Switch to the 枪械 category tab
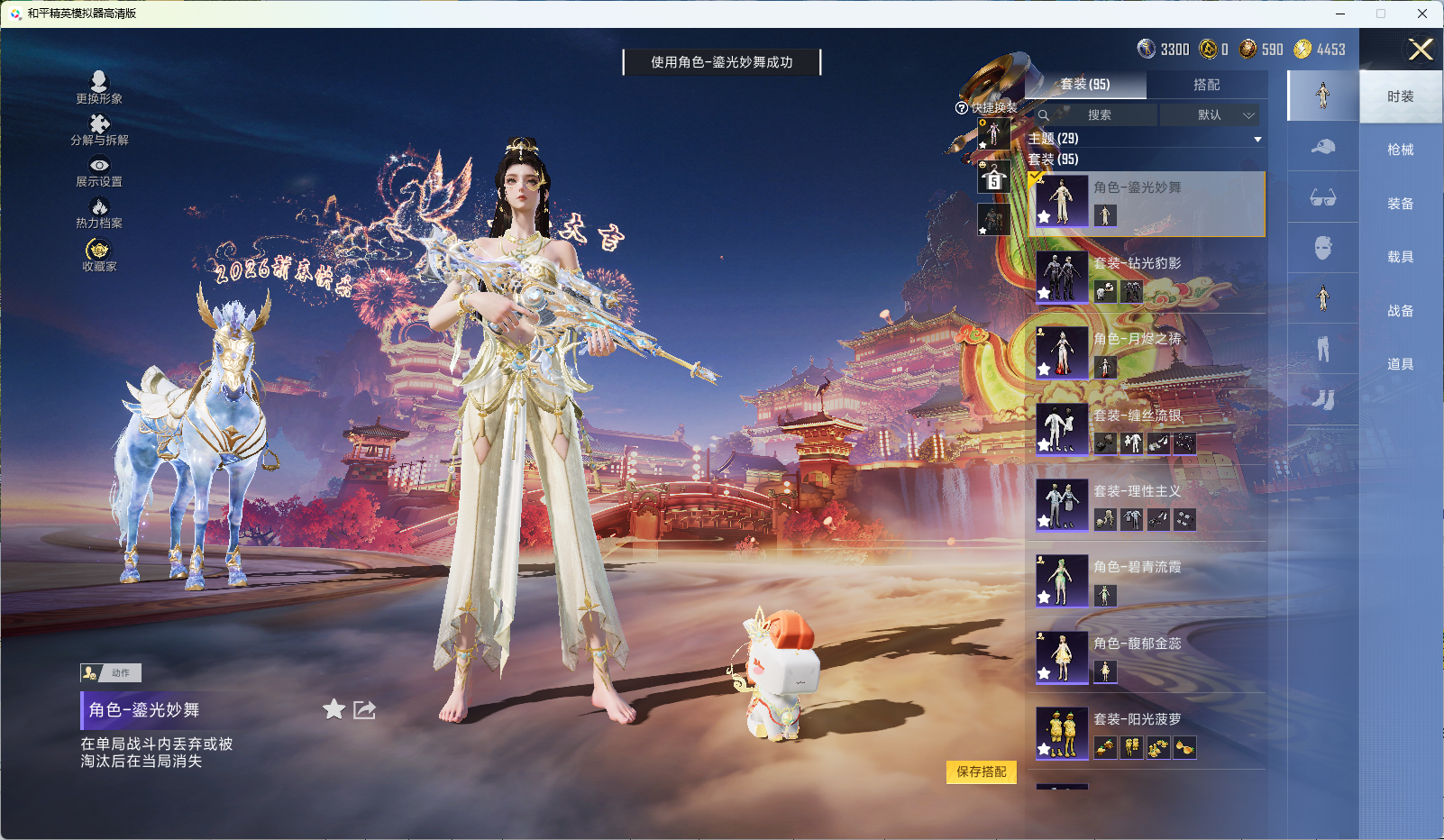 click(x=1400, y=149)
